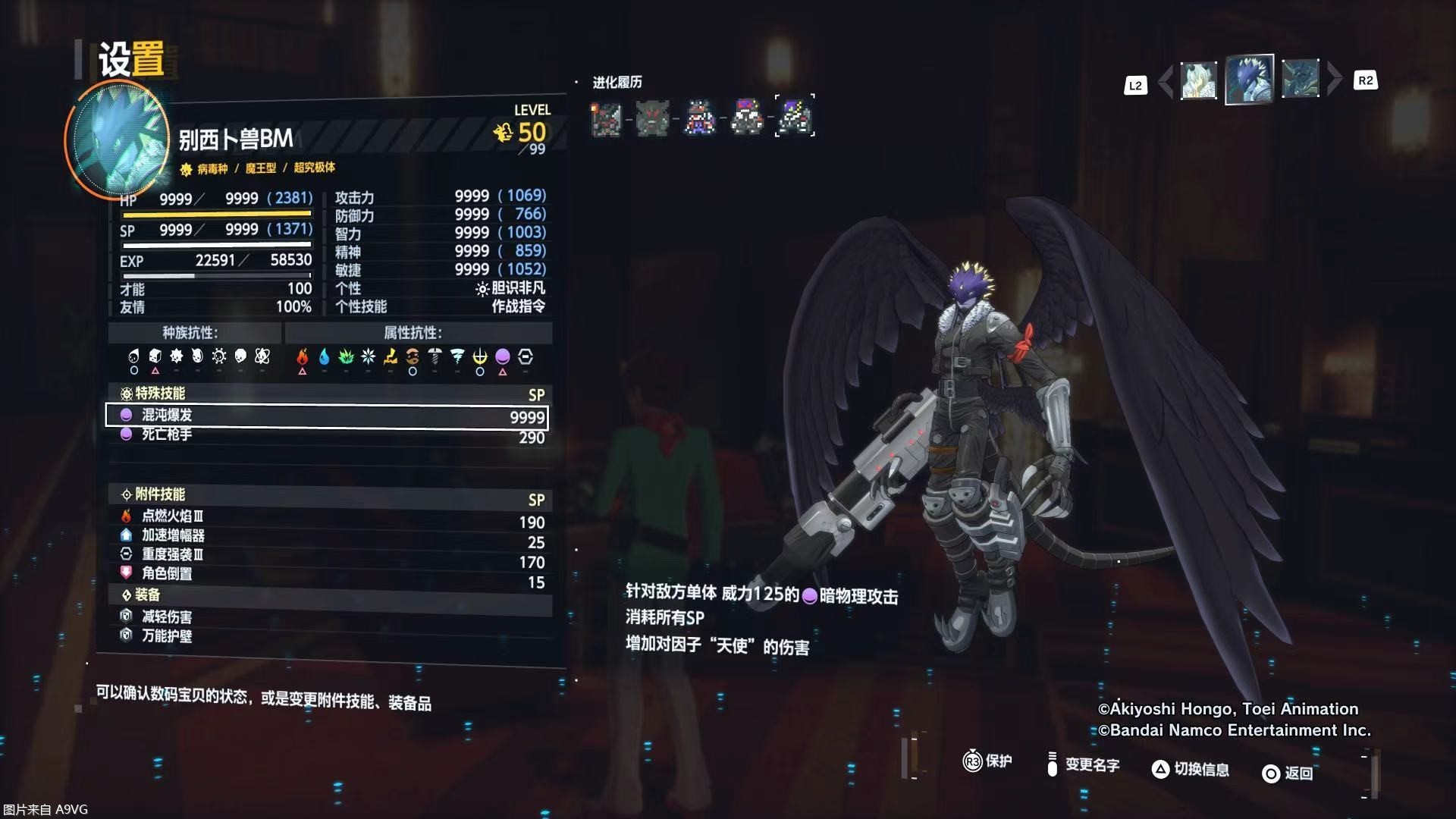Click the right arrow beside party portraits

[x=1334, y=79]
